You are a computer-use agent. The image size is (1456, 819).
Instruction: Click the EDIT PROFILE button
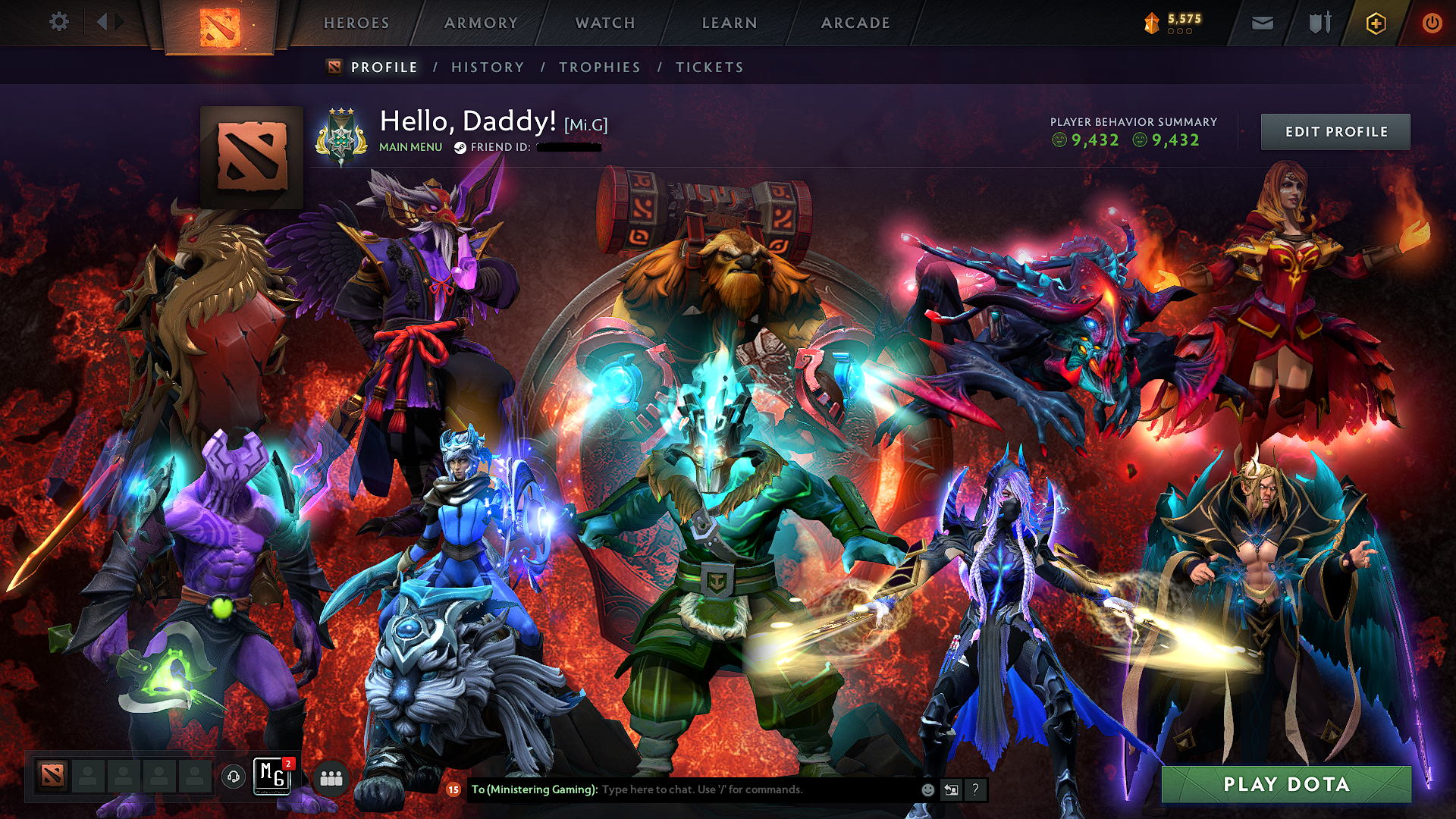(1335, 131)
